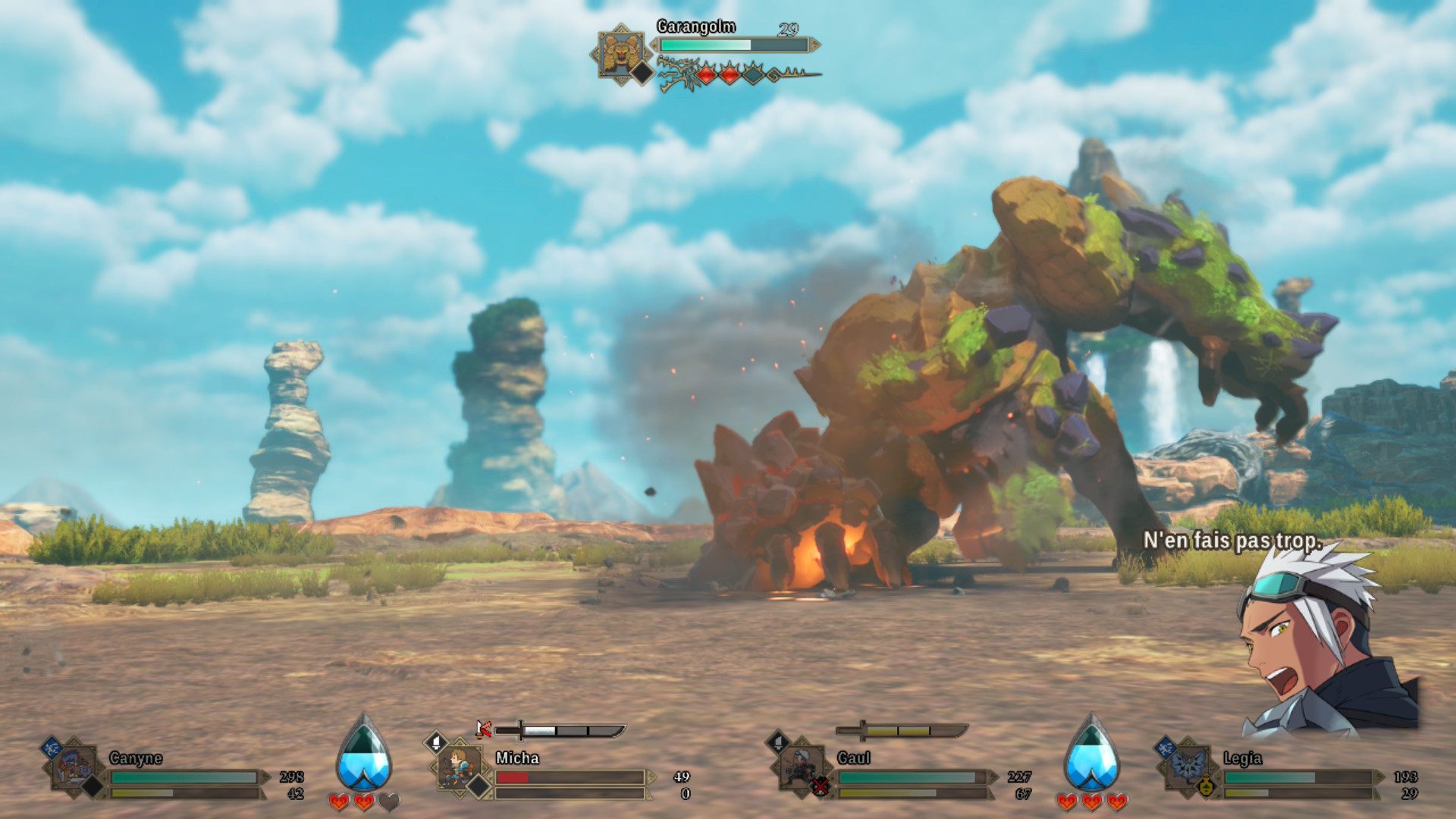Click the blue kinship droplet beside Canyne
The height and width of the screenshot is (819, 1456).
pos(364,755)
